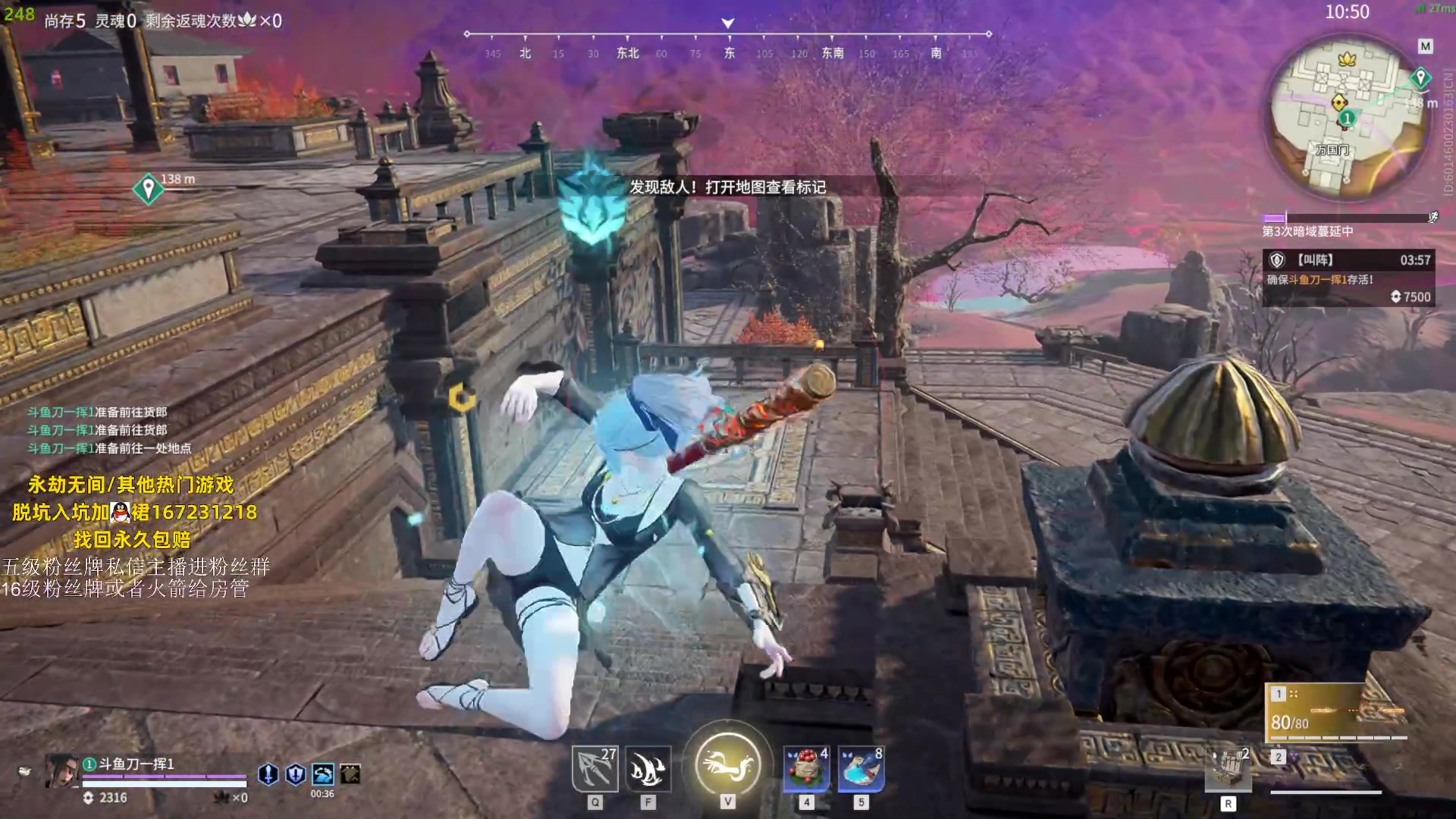Open the repair kit box item slot
The width and height of the screenshot is (1456, 819).
tap(1228, 769)
